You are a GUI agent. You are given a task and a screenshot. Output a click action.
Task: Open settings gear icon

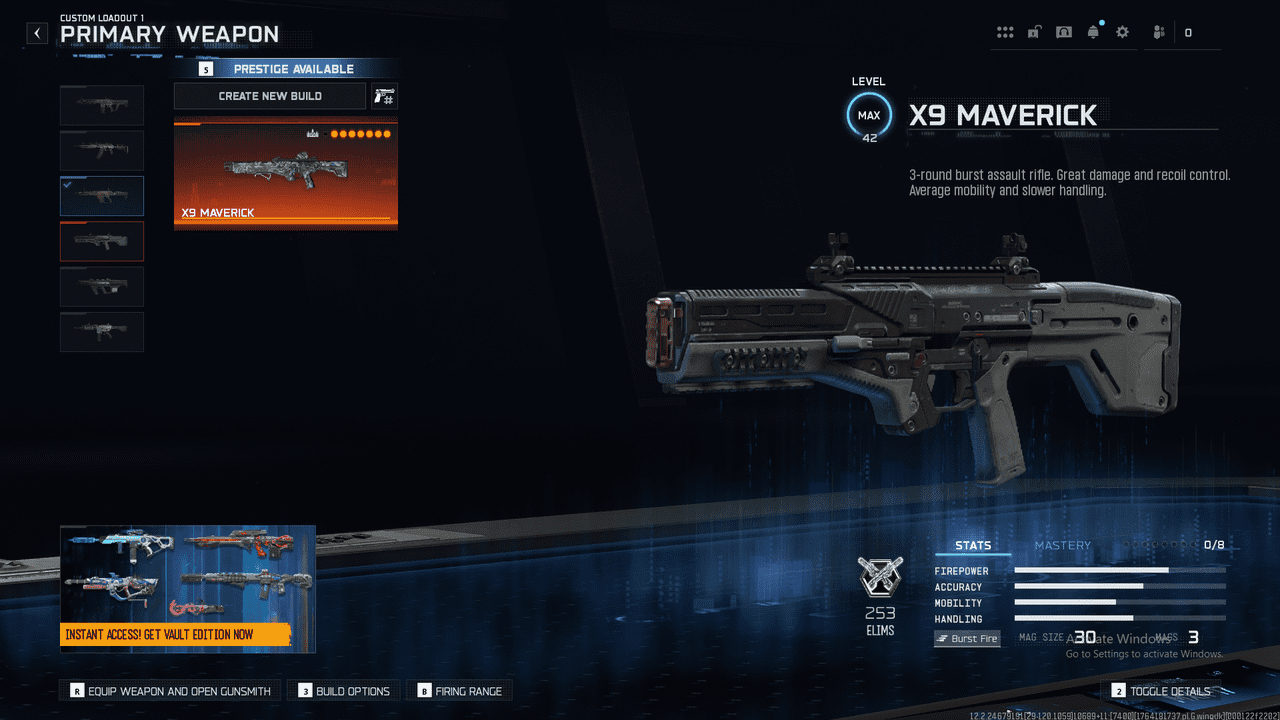point(1122,33)
